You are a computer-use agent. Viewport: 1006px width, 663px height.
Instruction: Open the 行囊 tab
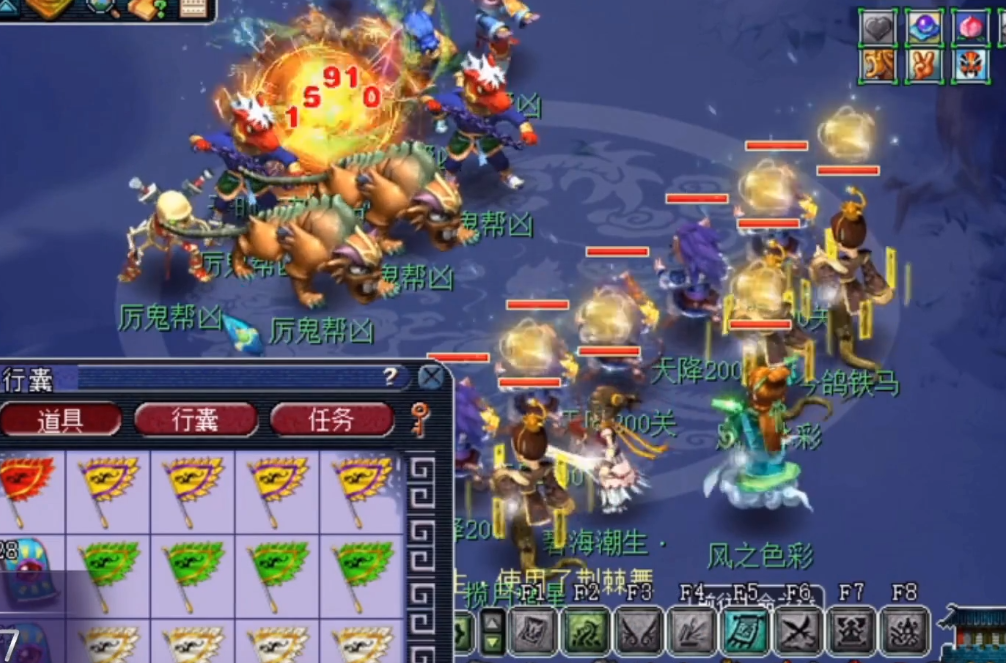pyautogui.click(x=195, y=420)
